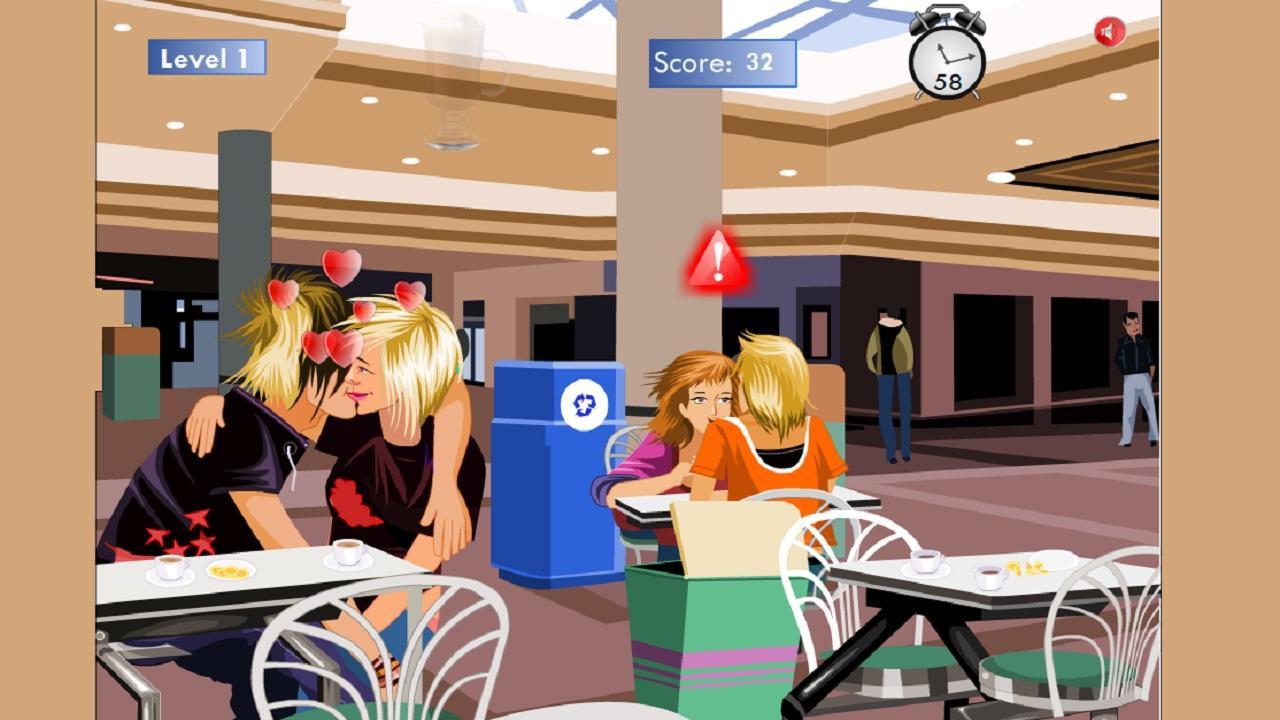
Task: Mute the game audio with the speaker icon
Action: [x=1109, y=29]
